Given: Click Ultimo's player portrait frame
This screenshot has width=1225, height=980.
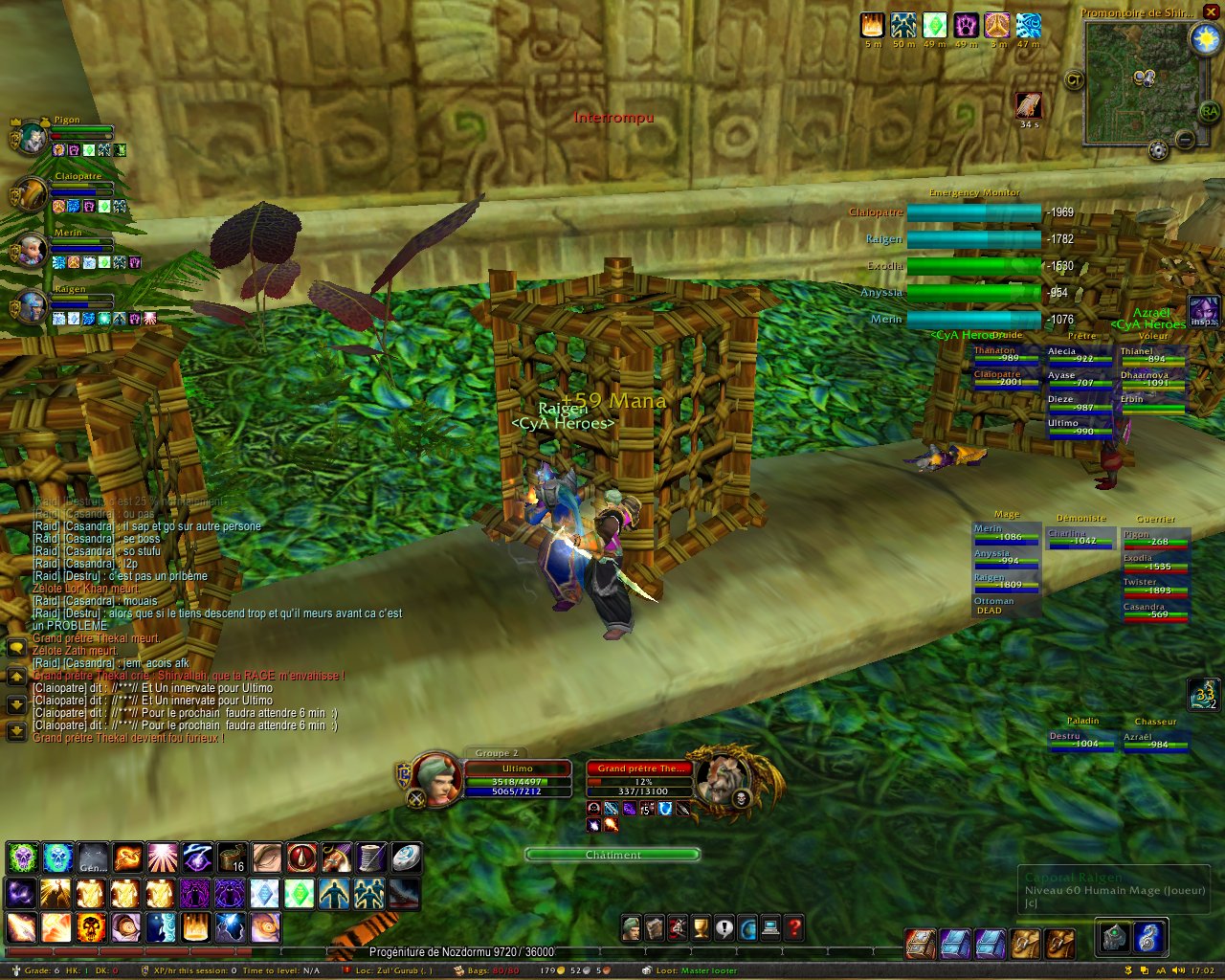Looking at the screenshot, I should pos(437,780).
